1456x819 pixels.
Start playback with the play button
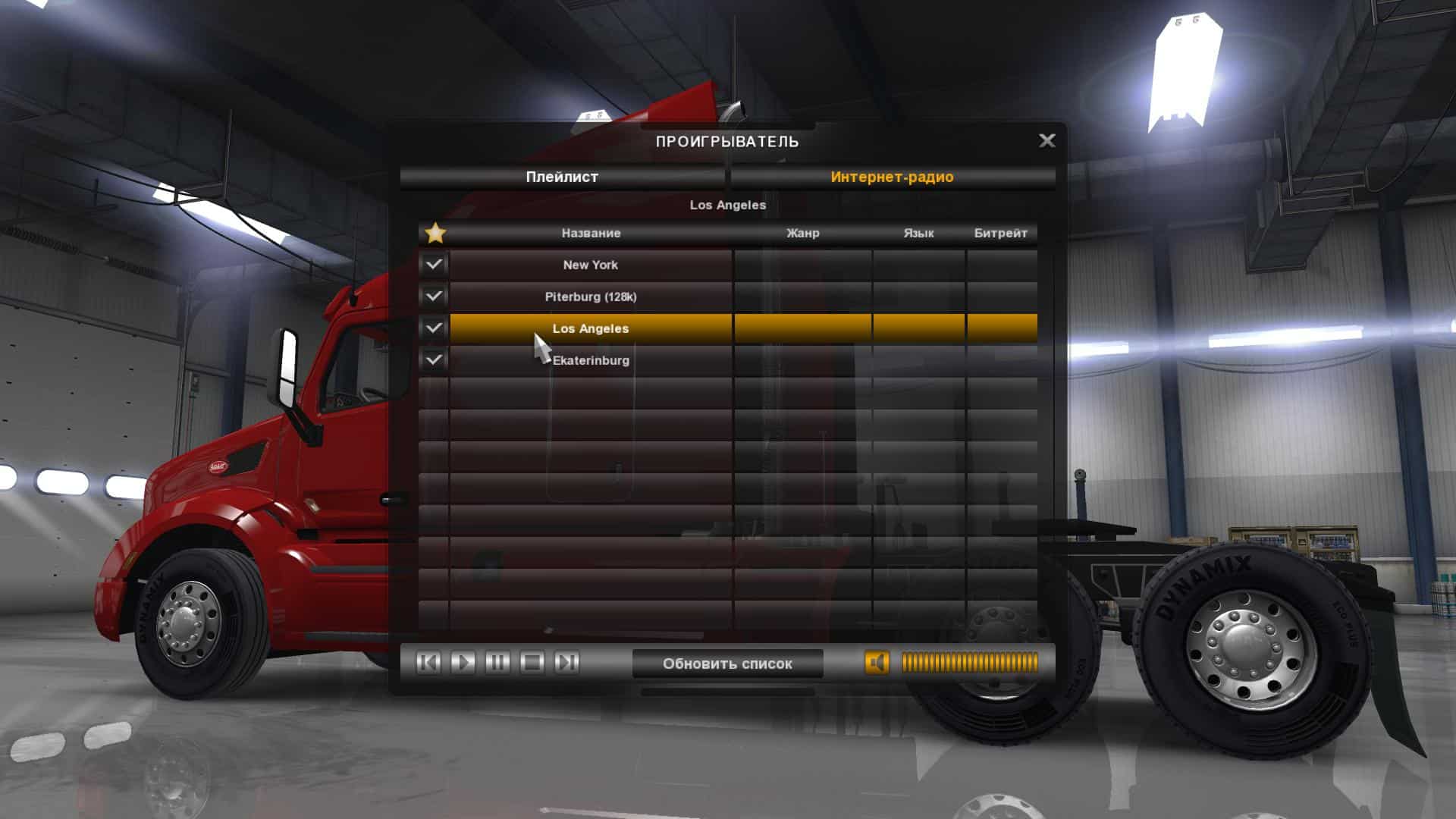pyautogui.click(x=463, y=663)
